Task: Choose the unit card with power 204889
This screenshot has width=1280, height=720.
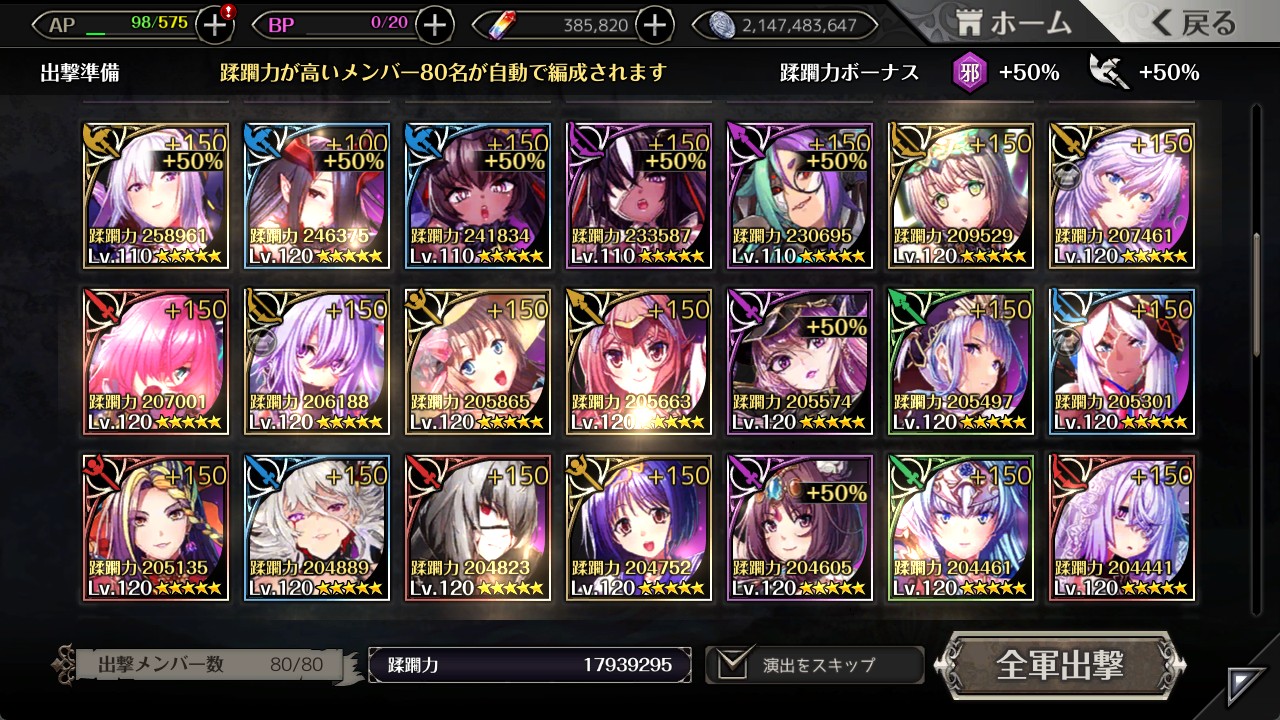Action: (x=316, y=527)
